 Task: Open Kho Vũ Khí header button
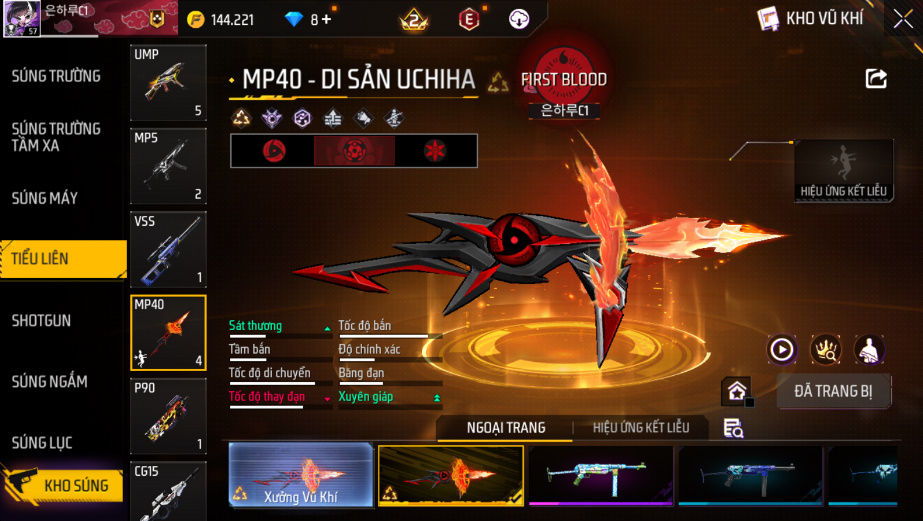pos(811,18)
